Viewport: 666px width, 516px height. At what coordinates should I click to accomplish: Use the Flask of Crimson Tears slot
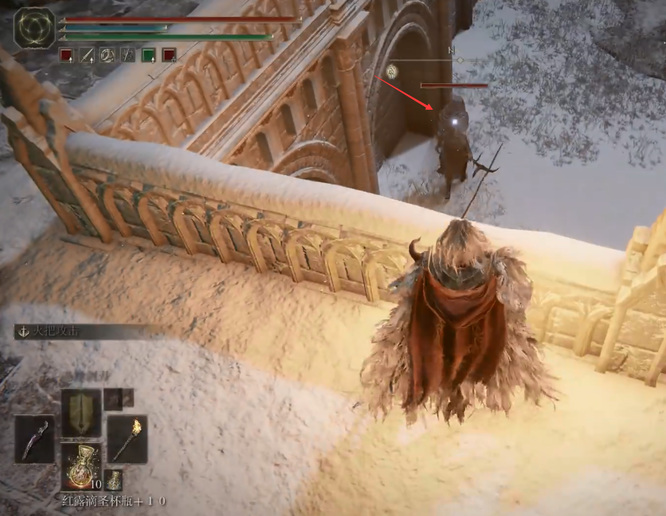click(x=80, y=466)
